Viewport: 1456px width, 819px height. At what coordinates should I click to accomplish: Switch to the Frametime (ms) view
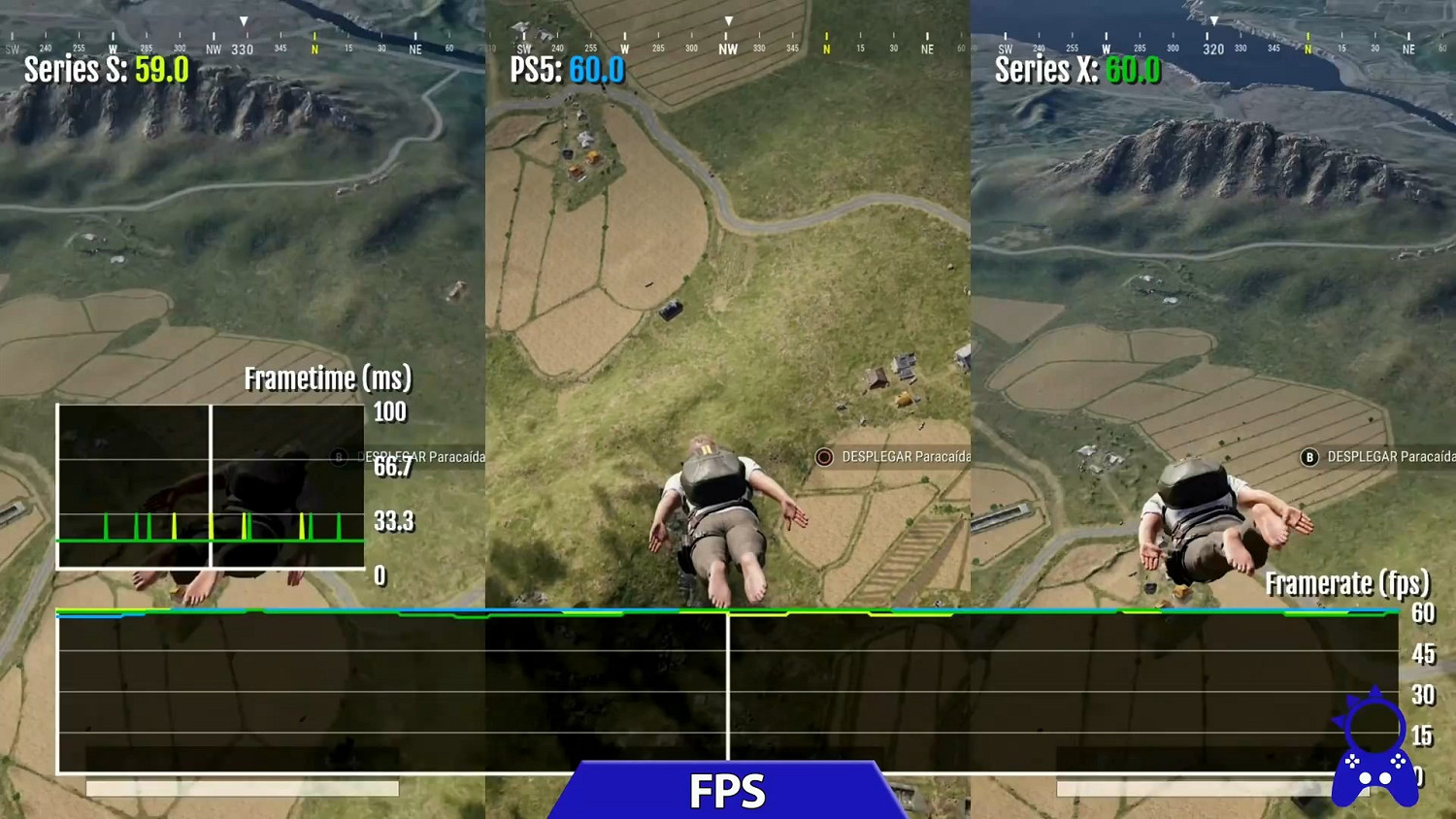click(328, 379)
